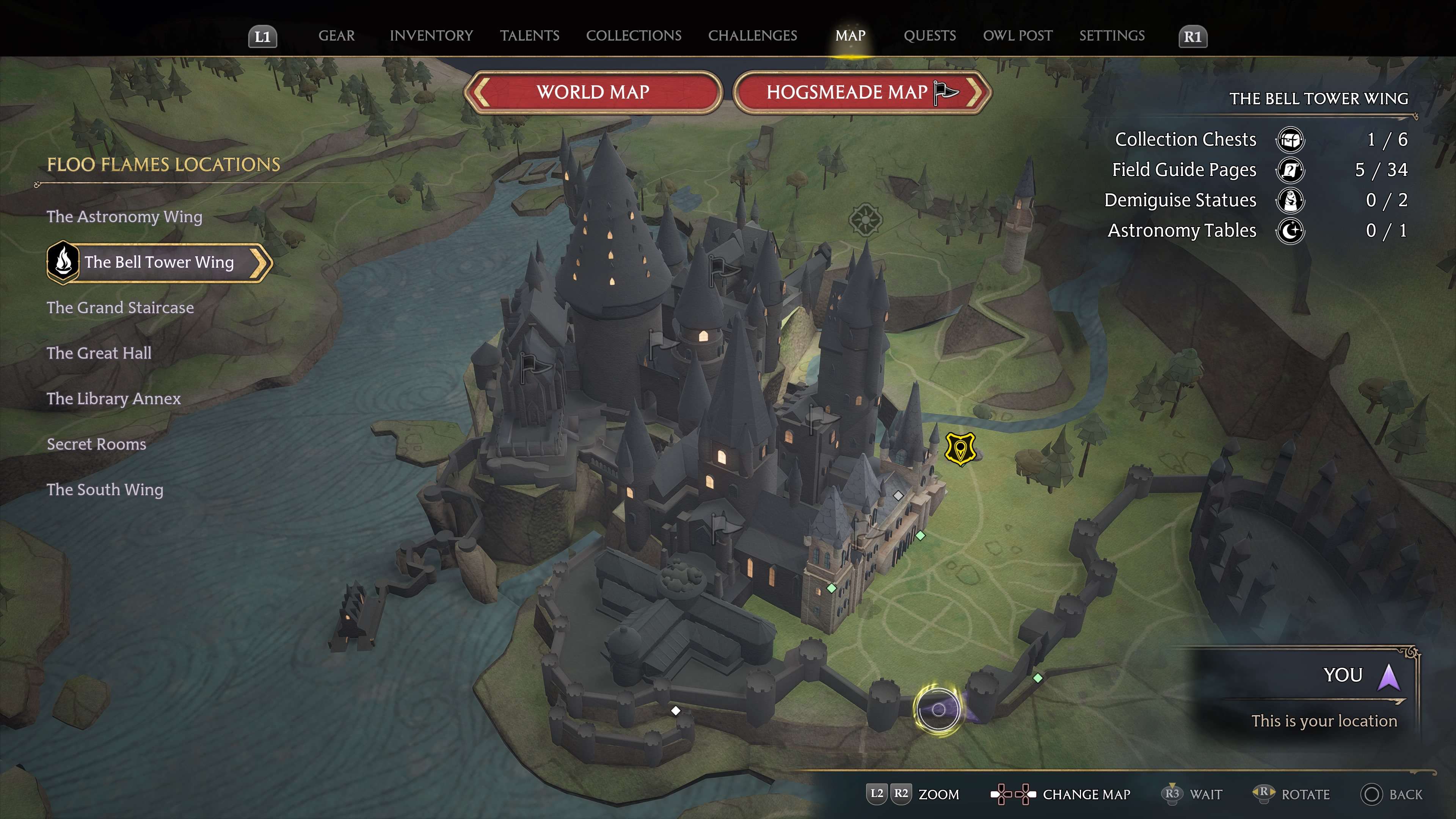Image resolution: width=1456 pixels, height=819 pixels.
Task: Open the Challenges tab
Action: tap(752, 36)
